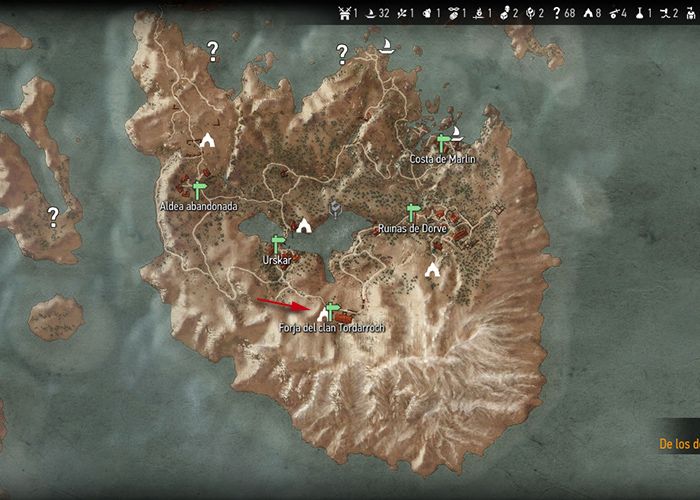Click the sailboat marker off the north coast
This screenshot has width=700, height=500.
[x=385, y=45]
